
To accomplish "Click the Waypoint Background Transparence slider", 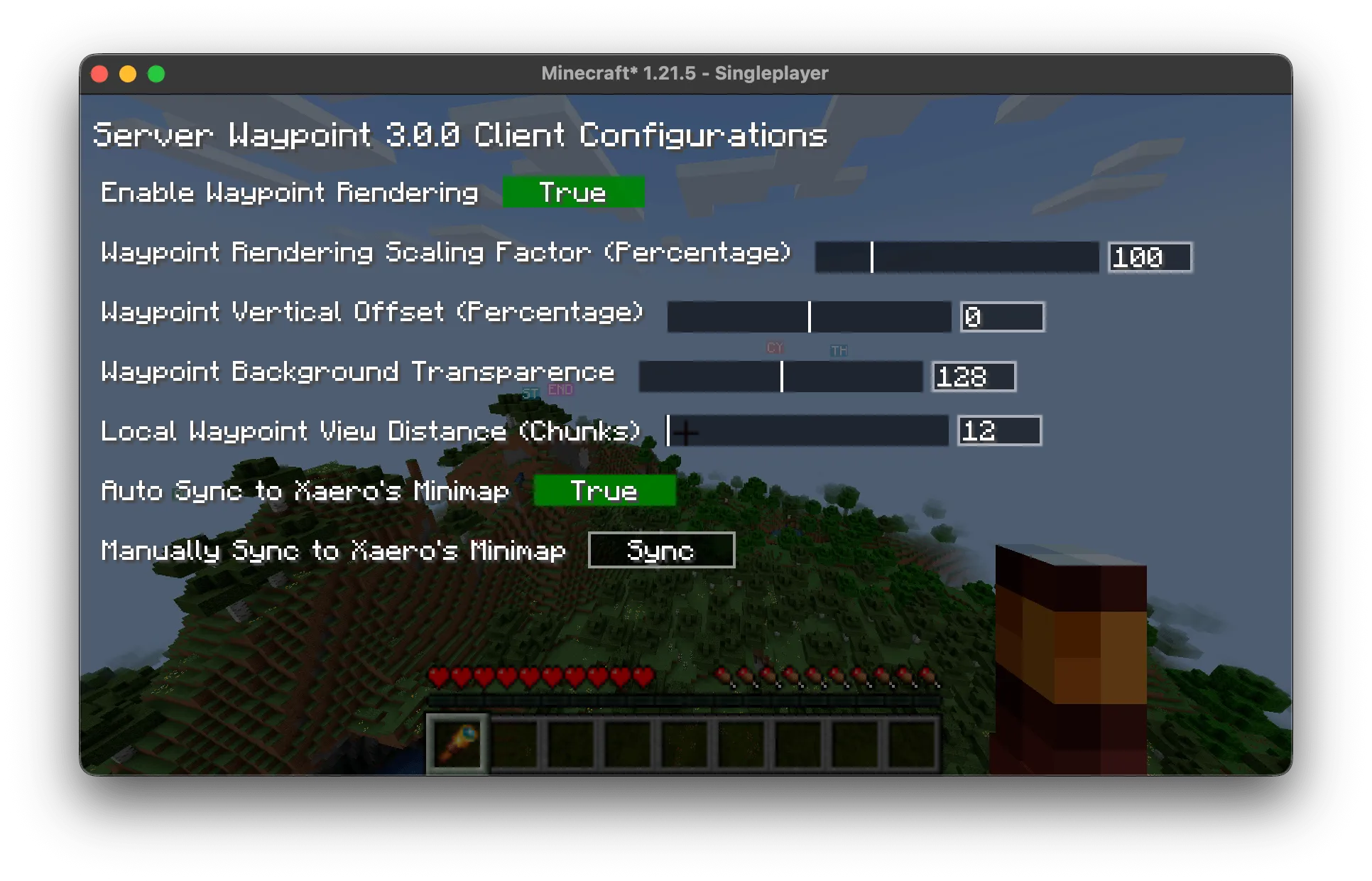I will pos(780,377).
